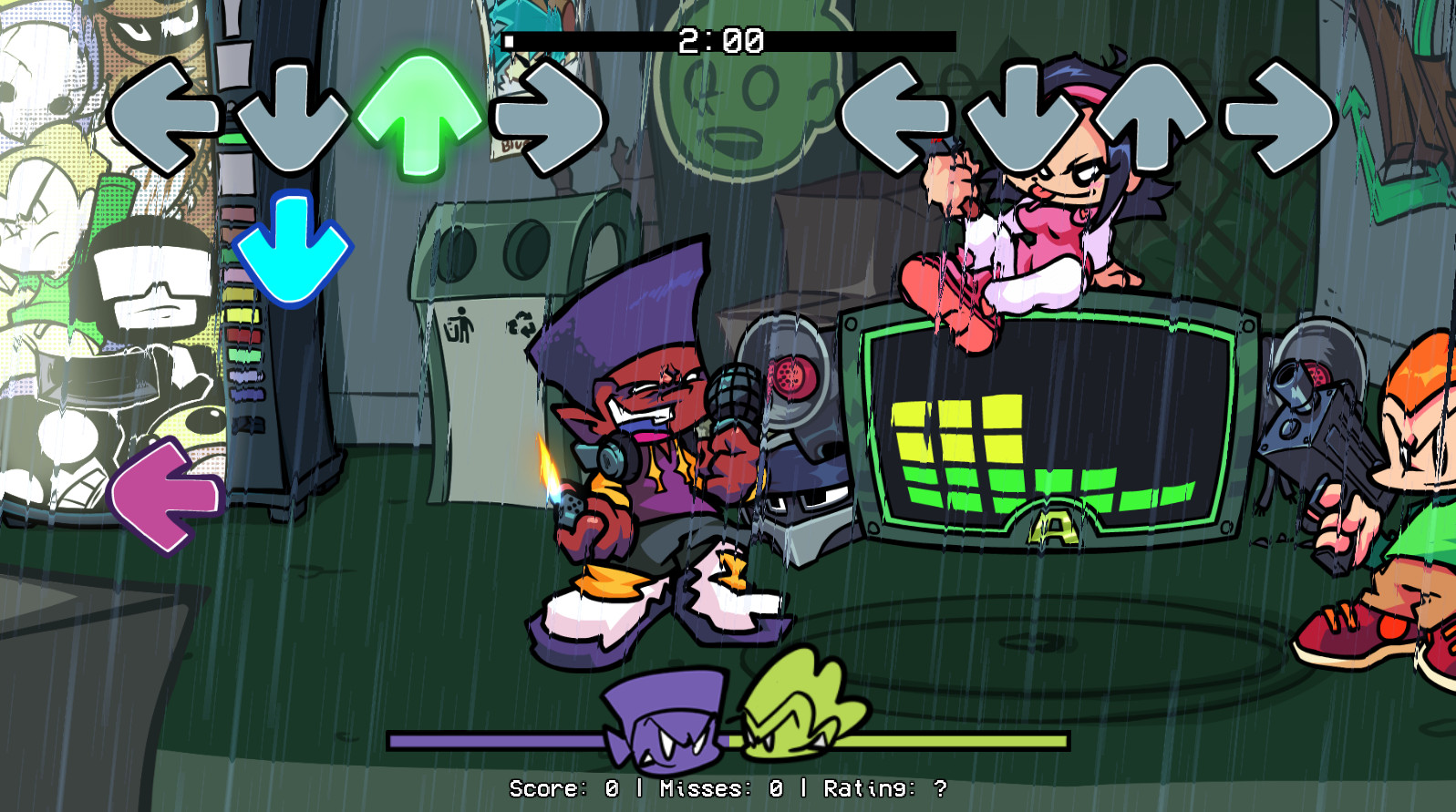Select the opponent's left arrow receptor
The width and height of the screenshot is (1456, 812).
click(x=898, y=114)
